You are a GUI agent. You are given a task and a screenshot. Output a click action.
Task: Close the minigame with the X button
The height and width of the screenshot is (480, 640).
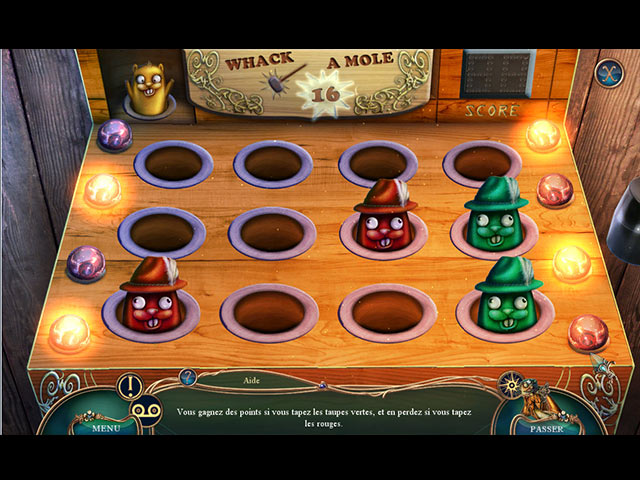coord(607,72)
